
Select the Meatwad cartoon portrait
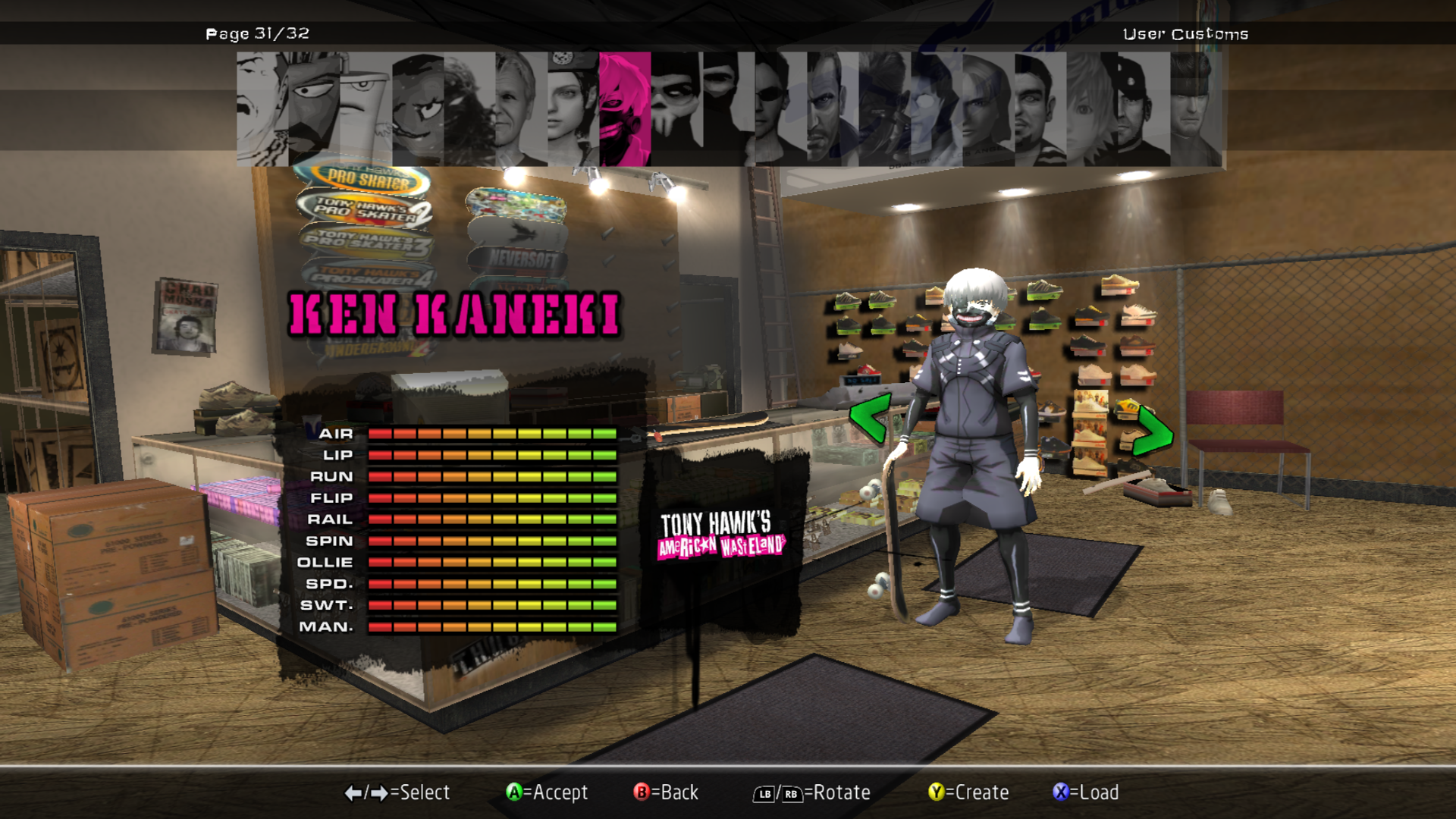417,109
